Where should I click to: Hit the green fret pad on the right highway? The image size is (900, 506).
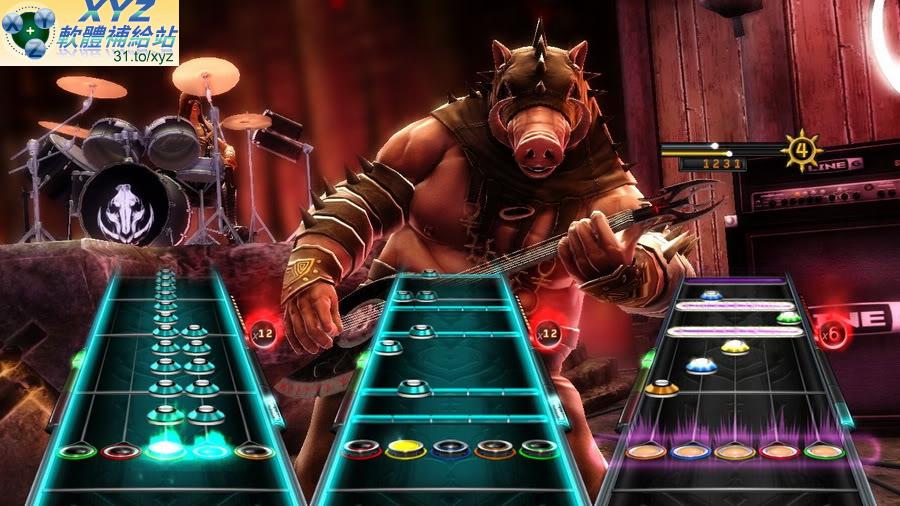coord(823,451)
